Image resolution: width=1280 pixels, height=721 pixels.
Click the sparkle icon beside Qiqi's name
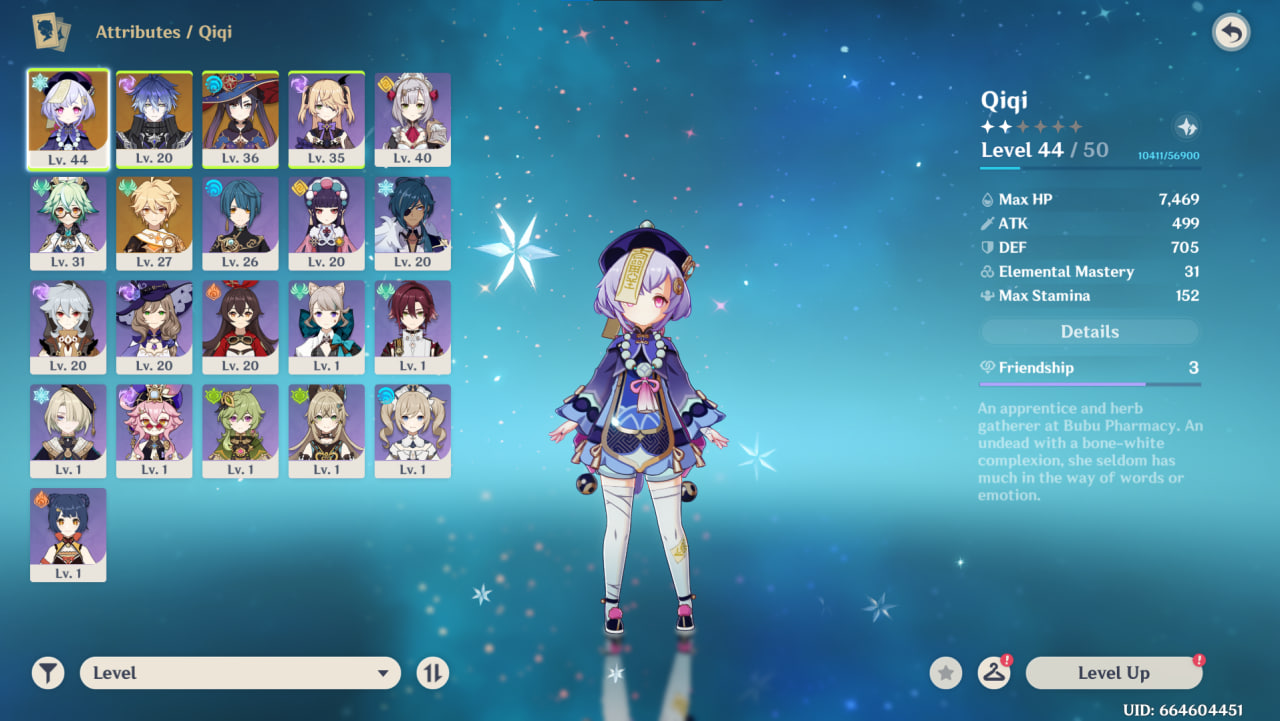coord(1186,127)
